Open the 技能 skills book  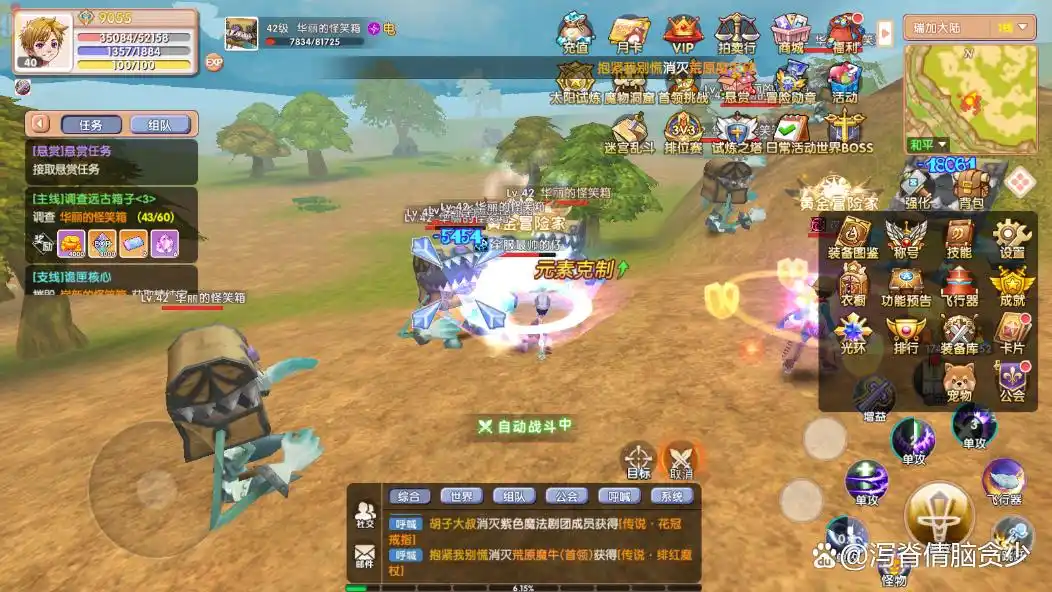point(959,238)
